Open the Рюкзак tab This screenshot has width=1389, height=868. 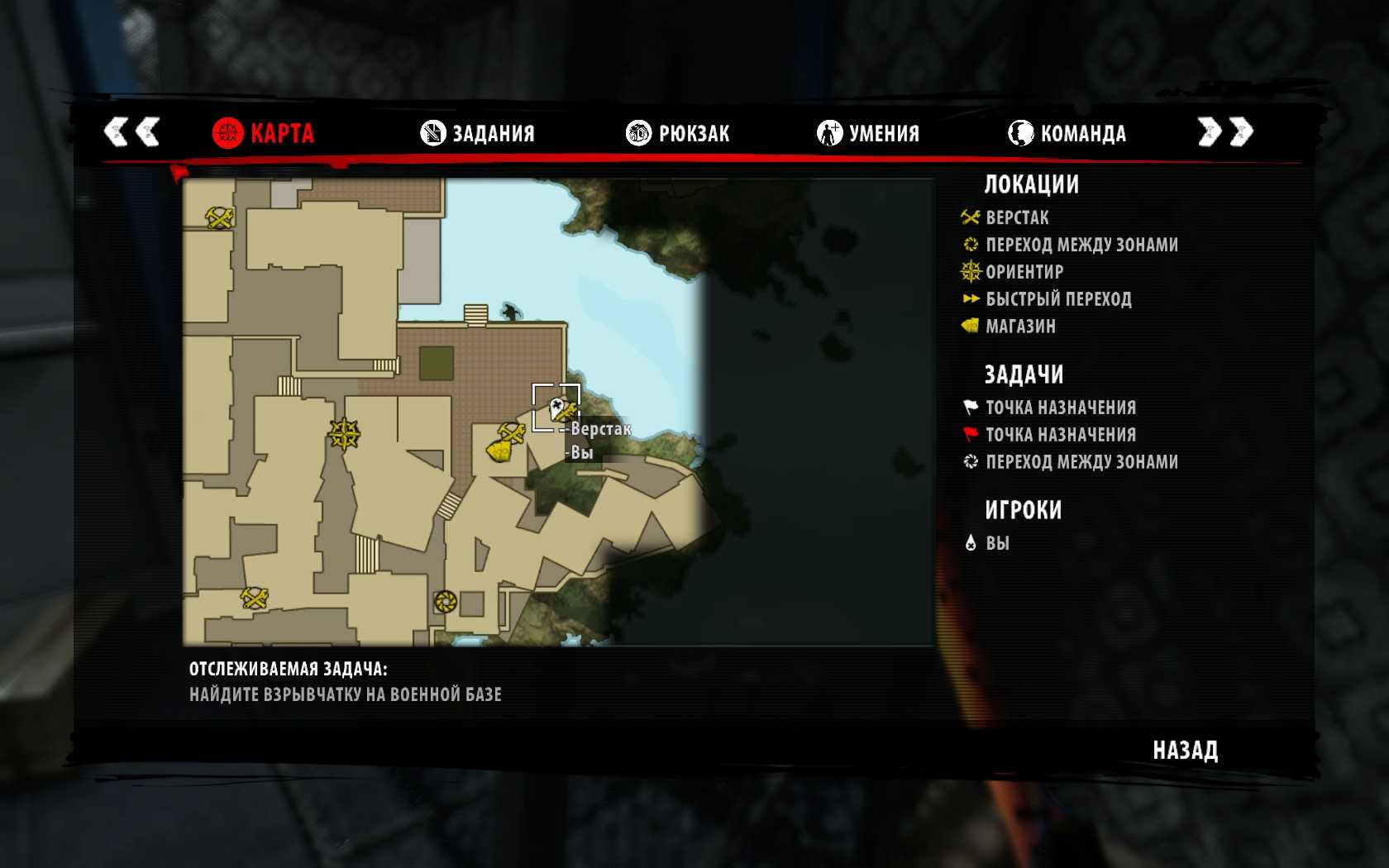[678, 133]
